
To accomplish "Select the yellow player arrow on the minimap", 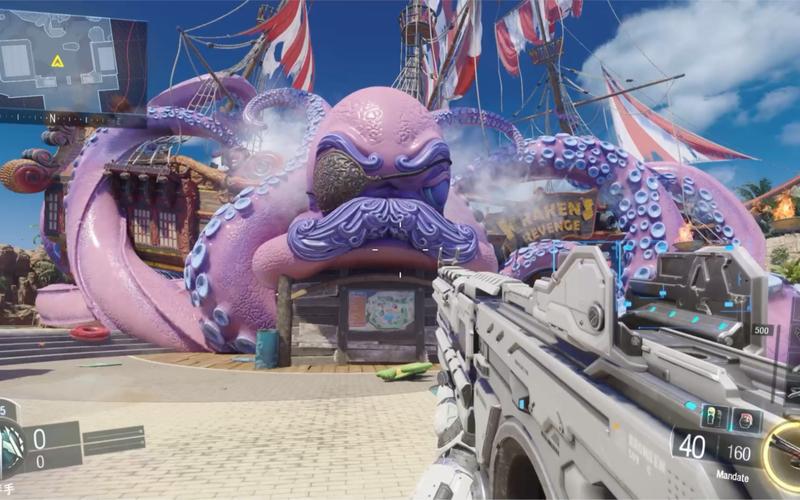I will [x=57, y=62].
